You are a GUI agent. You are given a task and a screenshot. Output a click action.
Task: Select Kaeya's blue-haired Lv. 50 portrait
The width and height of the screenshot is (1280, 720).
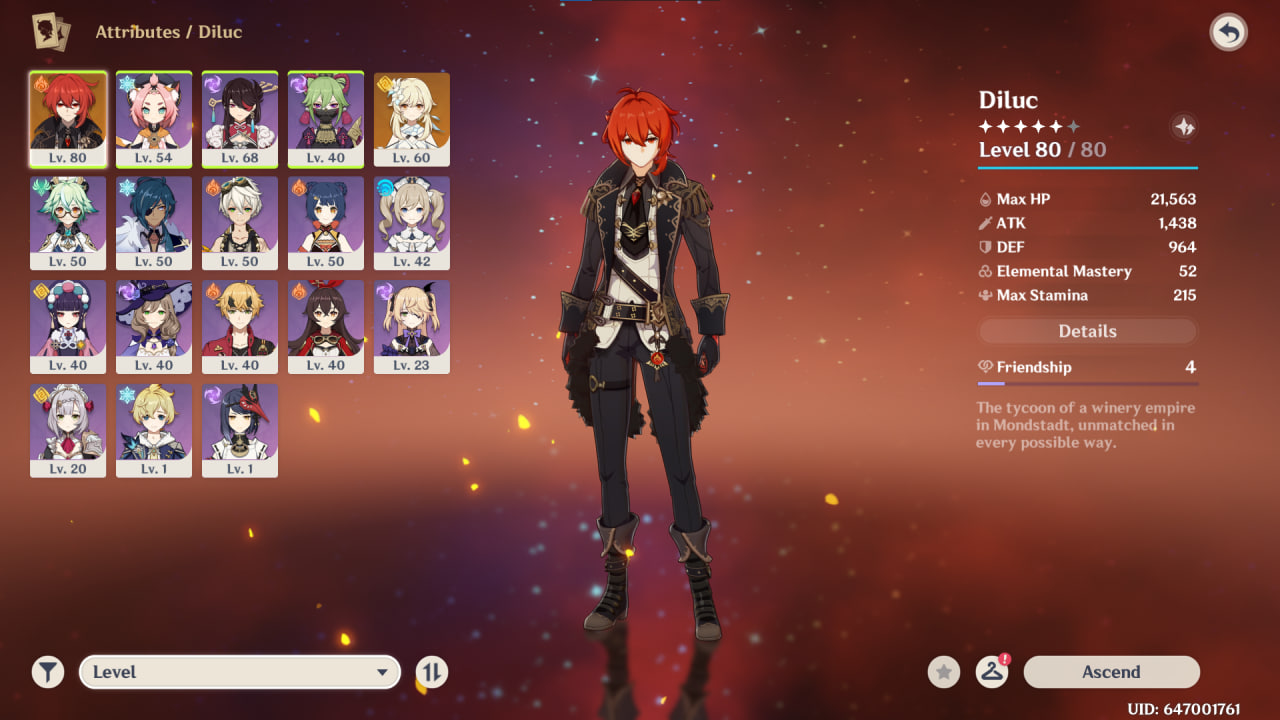pos(154,223)
